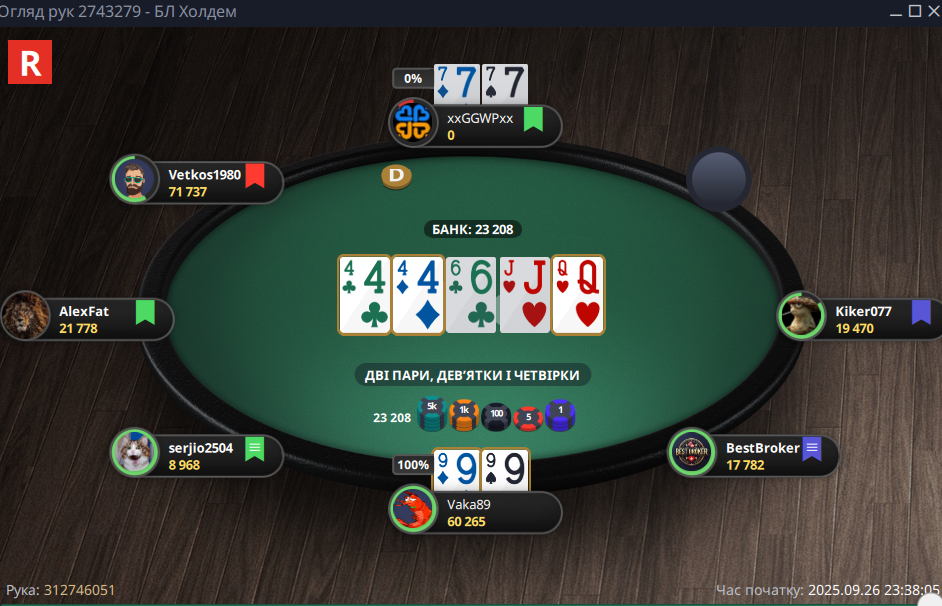
Task: Open serjio2504's player panel
Action: (199, 455)
